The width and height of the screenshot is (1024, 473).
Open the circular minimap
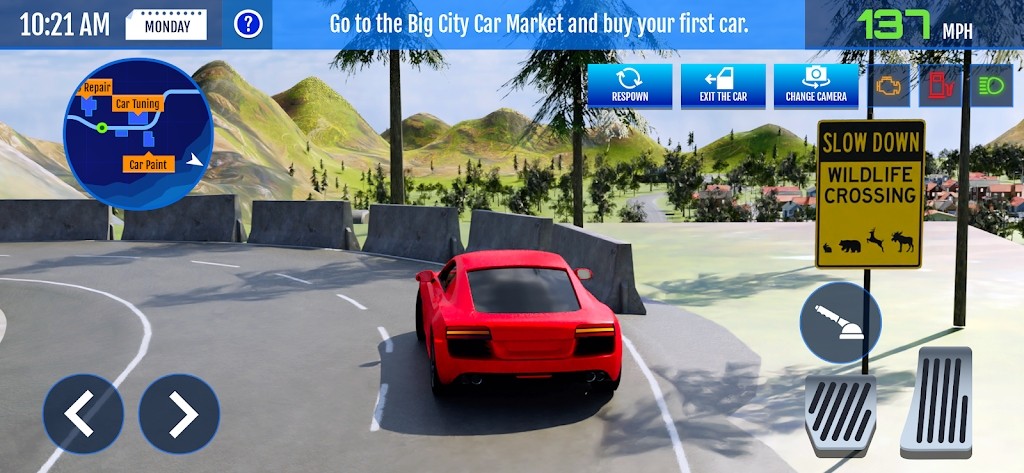point(138,134)
